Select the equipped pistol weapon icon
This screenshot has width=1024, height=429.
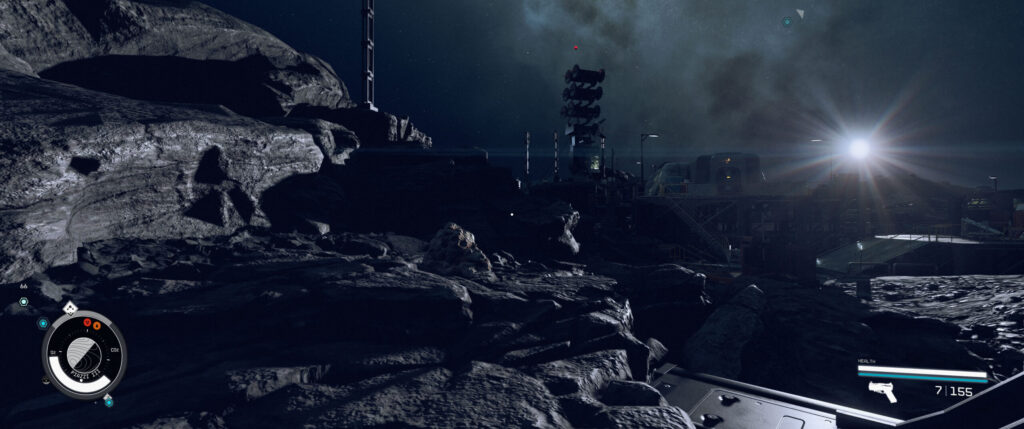tap(882, 391)
